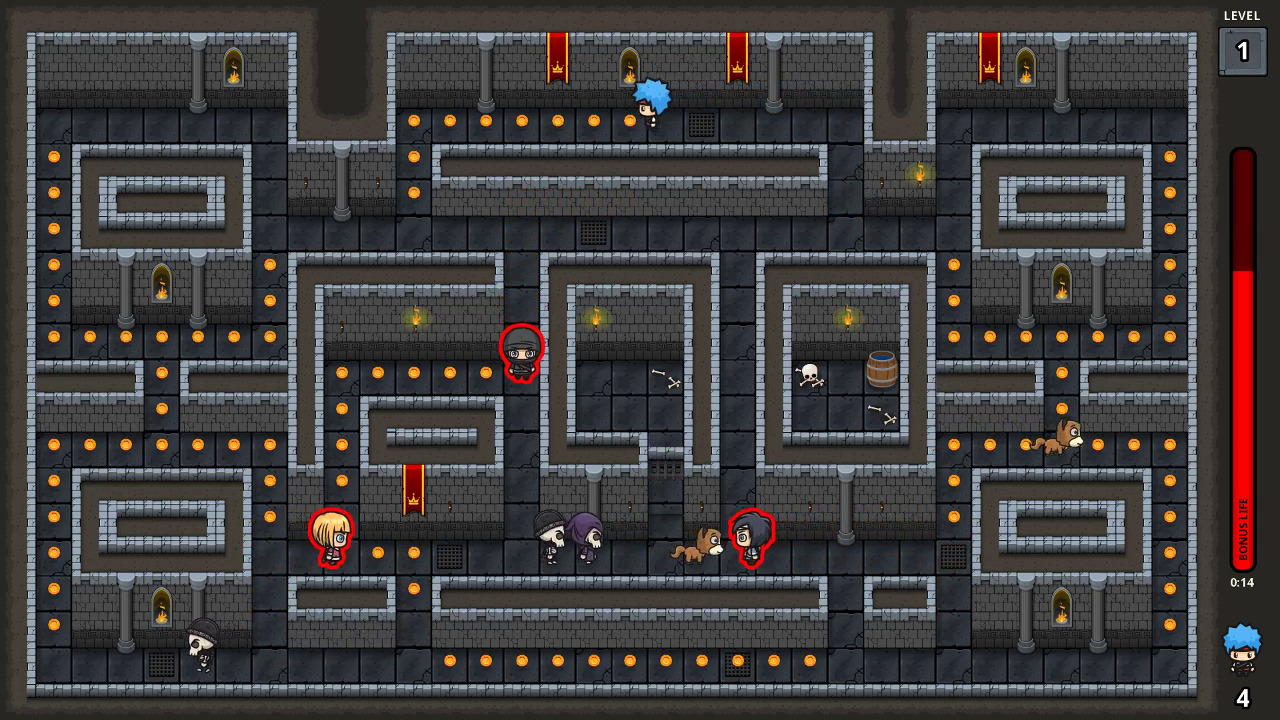1280x720 pixels.
Task: Select the blonde girl with red outline
Action: coord(333,538)
